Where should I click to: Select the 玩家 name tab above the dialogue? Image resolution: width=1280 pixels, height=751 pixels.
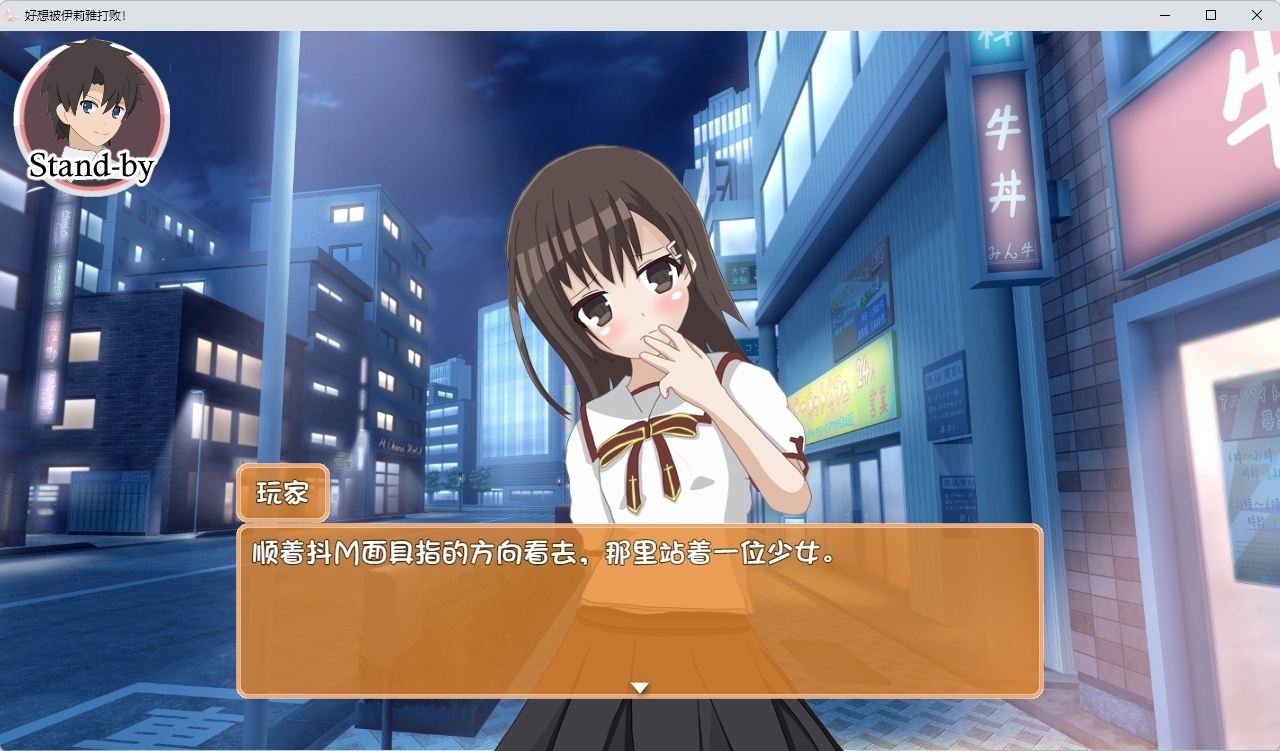tap(282, 492)
